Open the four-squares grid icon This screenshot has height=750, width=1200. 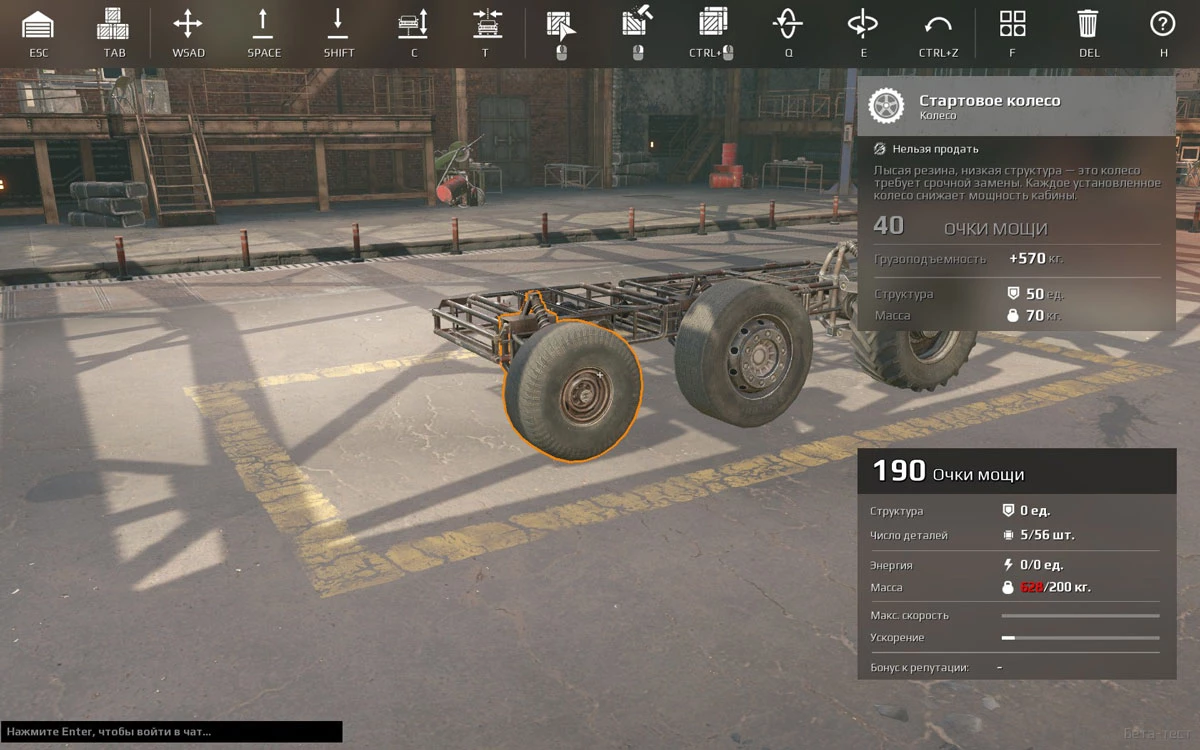(1012, 24)
